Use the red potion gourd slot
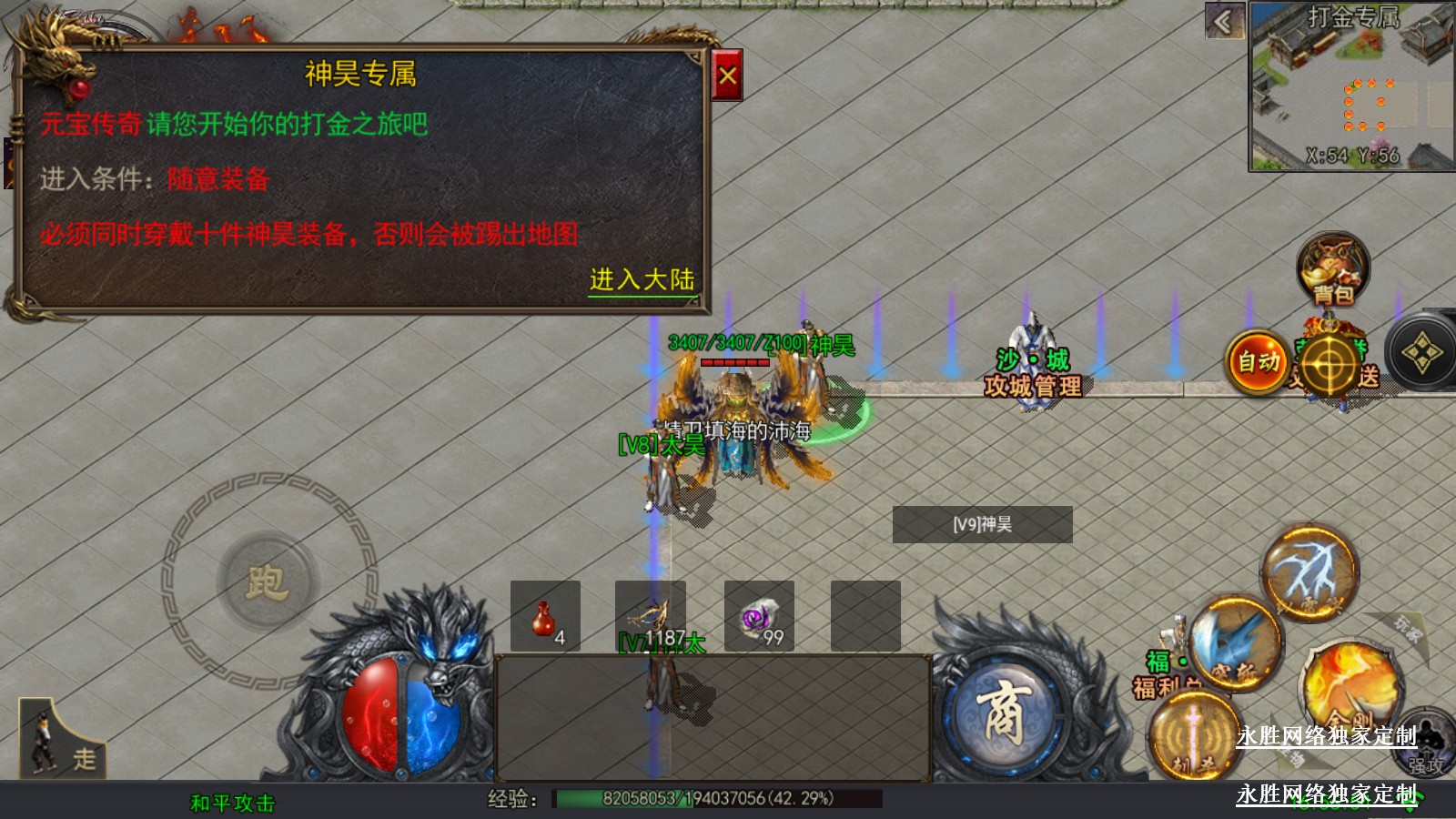1456x819 pixels. pos(545,616)
